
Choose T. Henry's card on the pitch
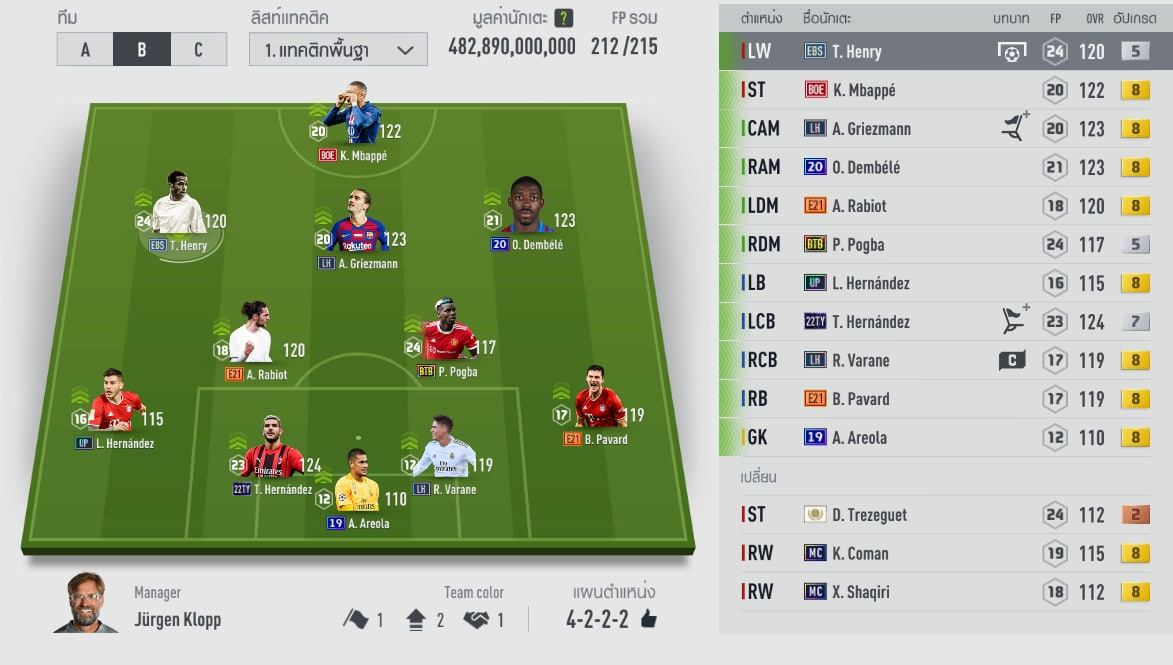point(178,208)
